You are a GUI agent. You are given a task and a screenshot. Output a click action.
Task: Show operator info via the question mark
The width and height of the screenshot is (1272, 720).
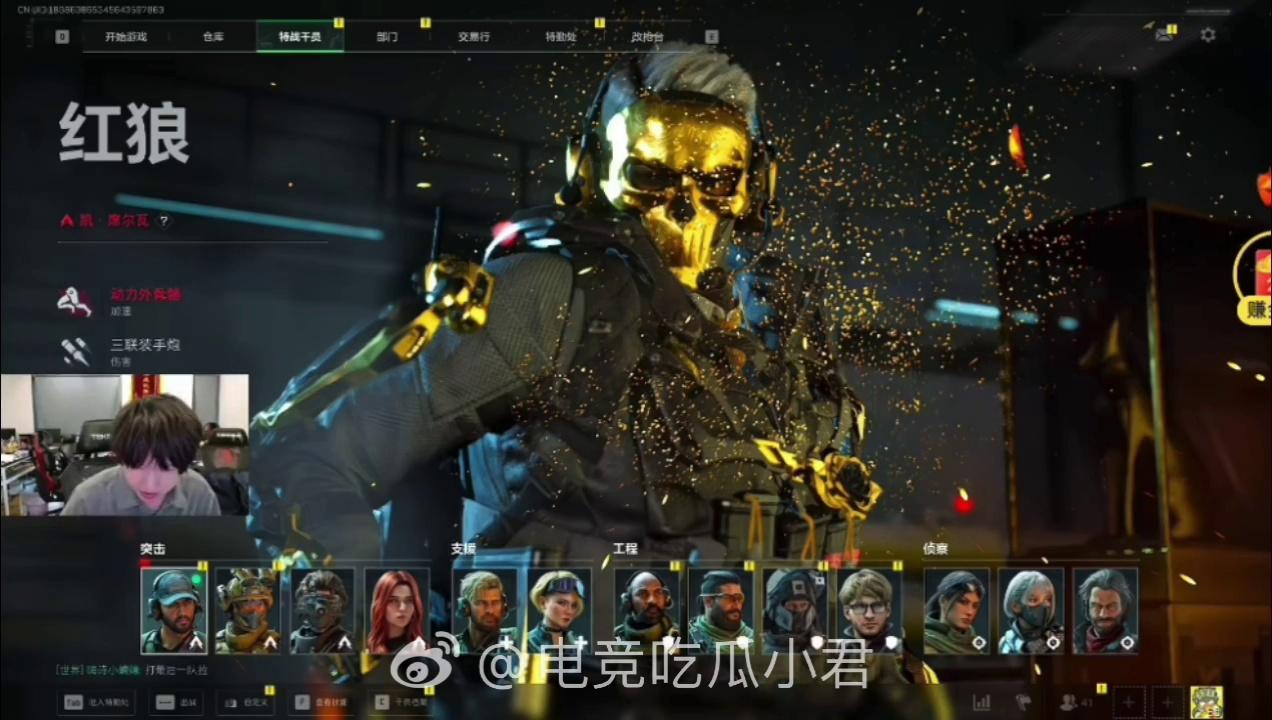click(x=164, y=221)
